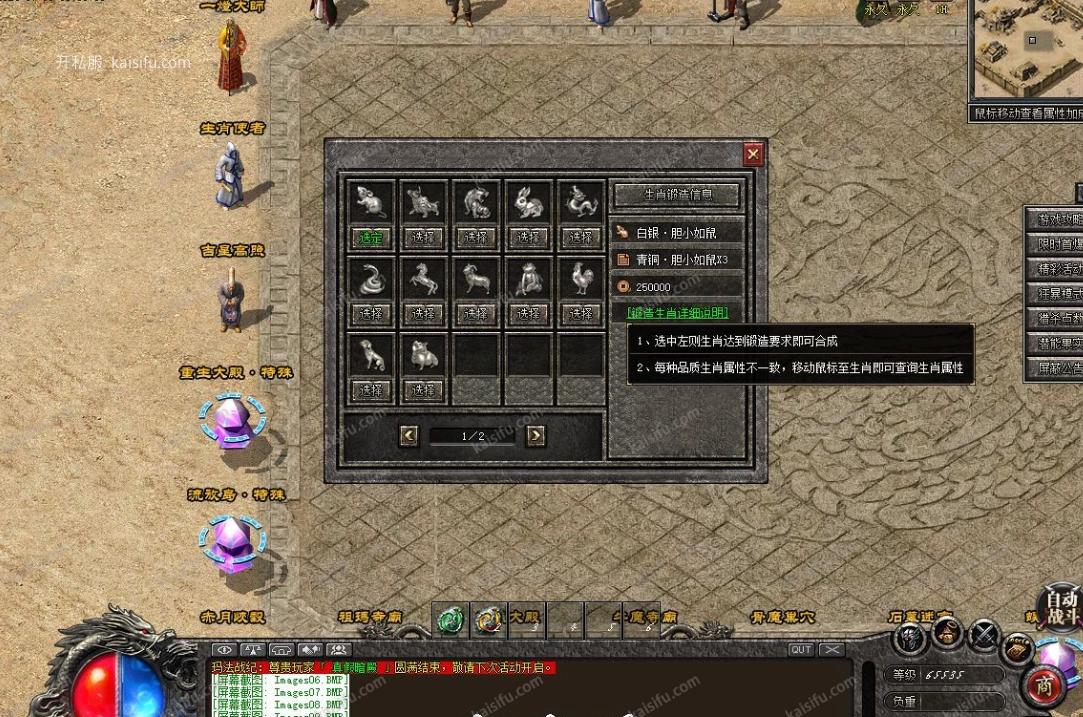Choose 选择 under the horse figurine
This screenshot has width=1083, height=717.
[x=423, y=313]
